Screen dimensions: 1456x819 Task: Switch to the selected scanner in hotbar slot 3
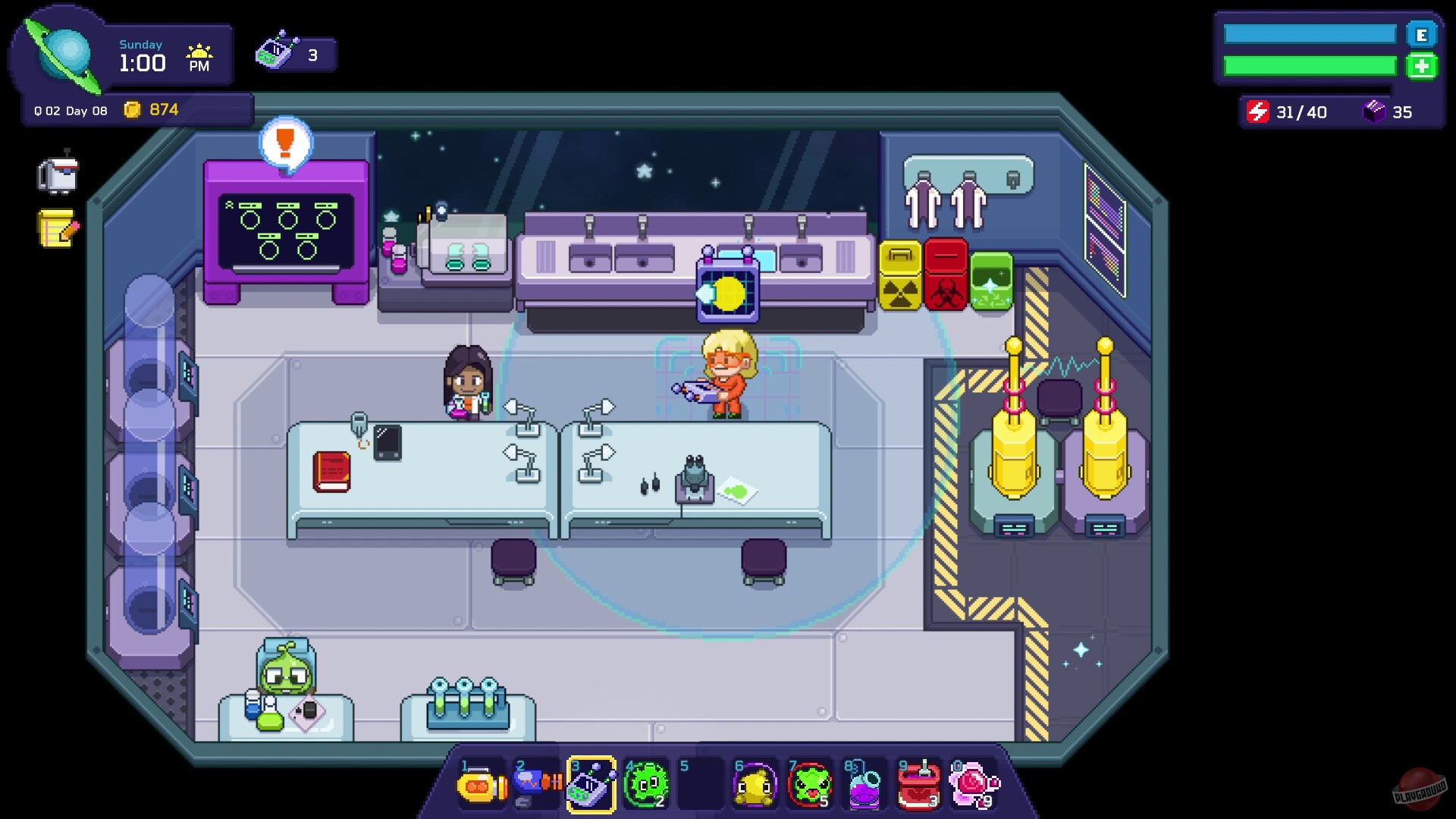591,786
